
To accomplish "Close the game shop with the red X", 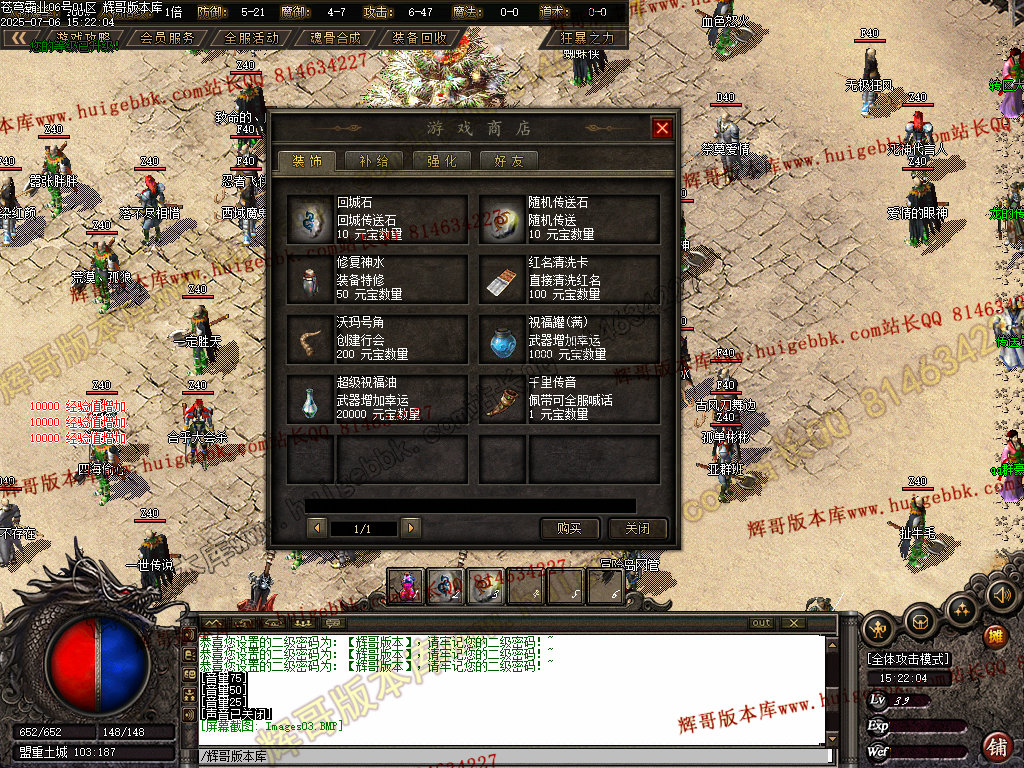I will [661, 128].
